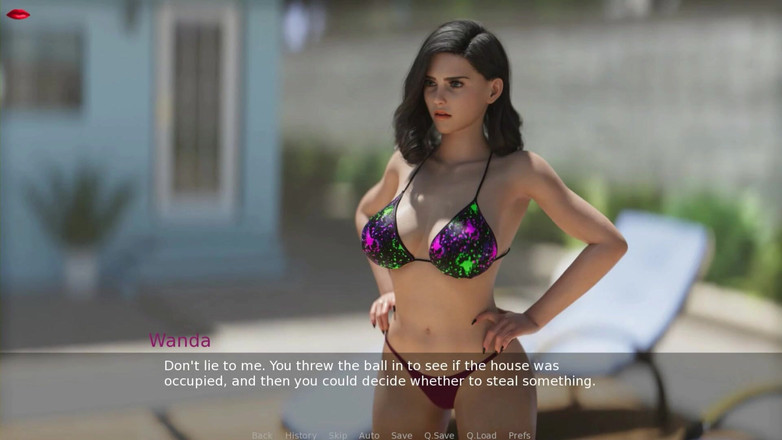Quick load with Q.Load
This screenshot has width=782, height=440.
coord(481,435)
